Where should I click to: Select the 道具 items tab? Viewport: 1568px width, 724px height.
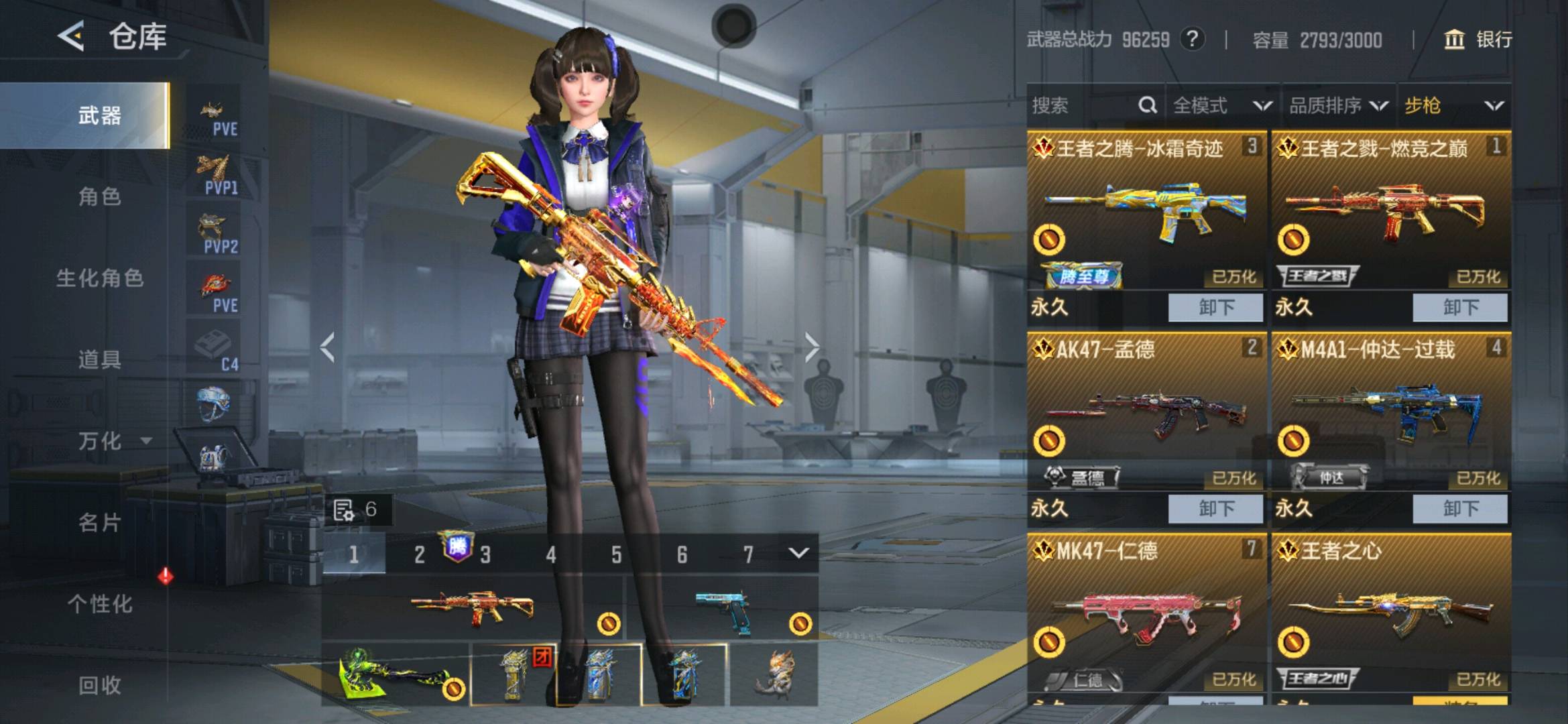(99, 360)
